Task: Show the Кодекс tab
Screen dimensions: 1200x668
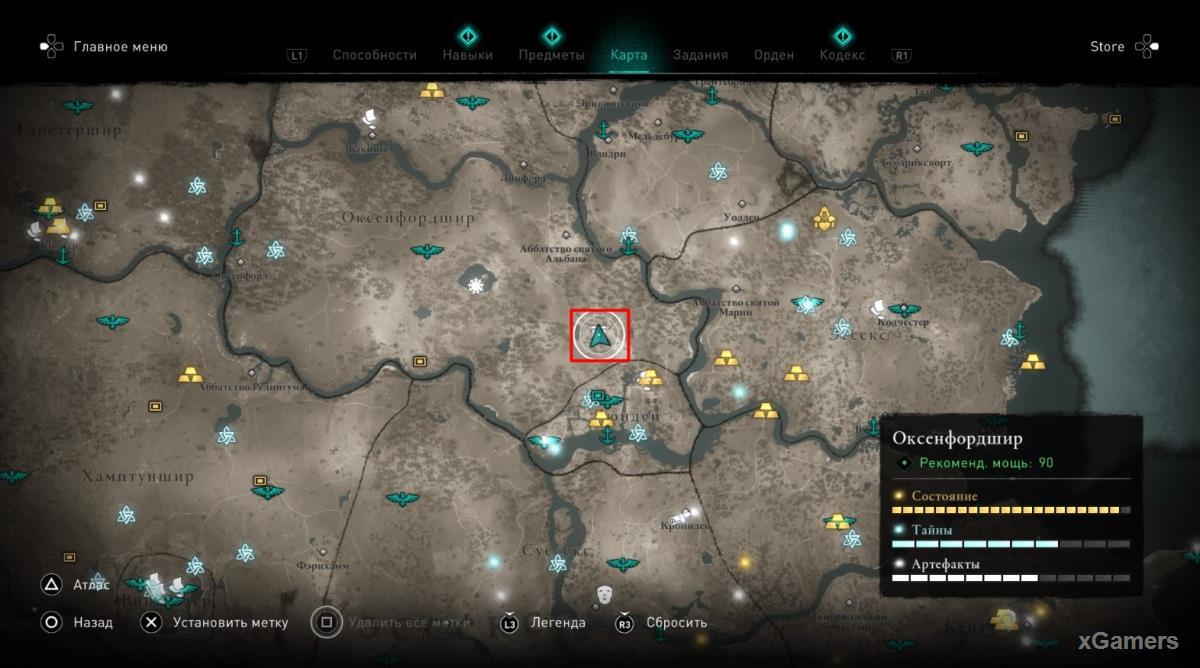Action: click(x=842, y=55)
